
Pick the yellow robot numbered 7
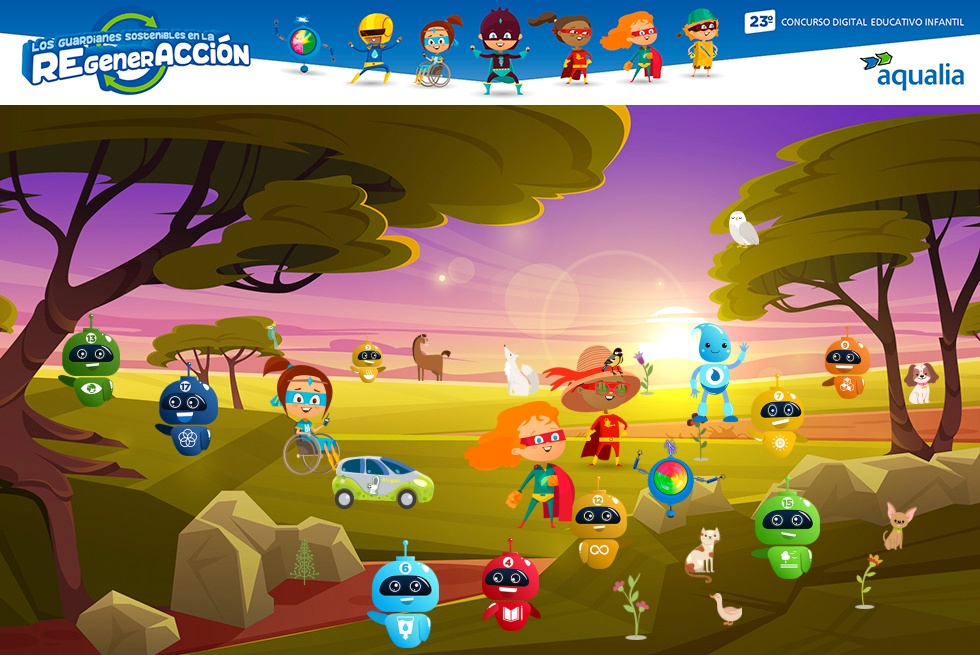pos(777,417)
